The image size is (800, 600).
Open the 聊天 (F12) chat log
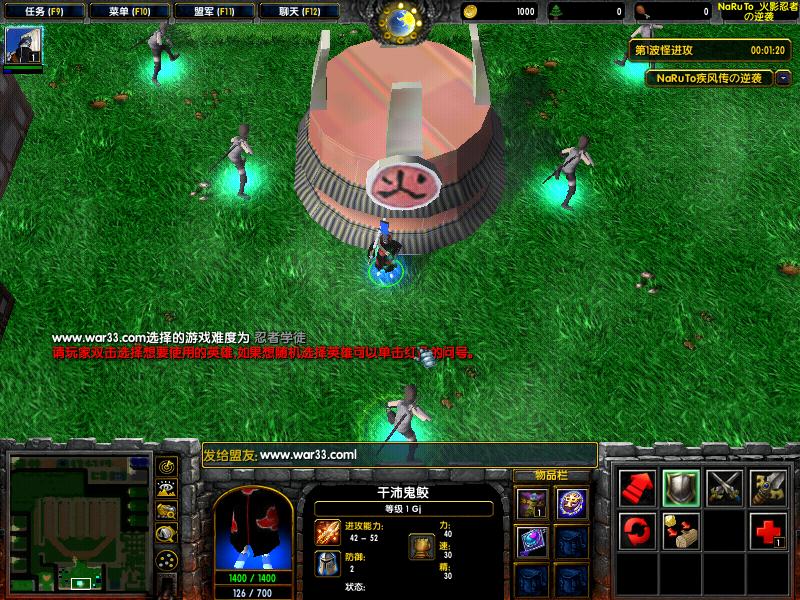pyautogui.click(x=296, y=12)
